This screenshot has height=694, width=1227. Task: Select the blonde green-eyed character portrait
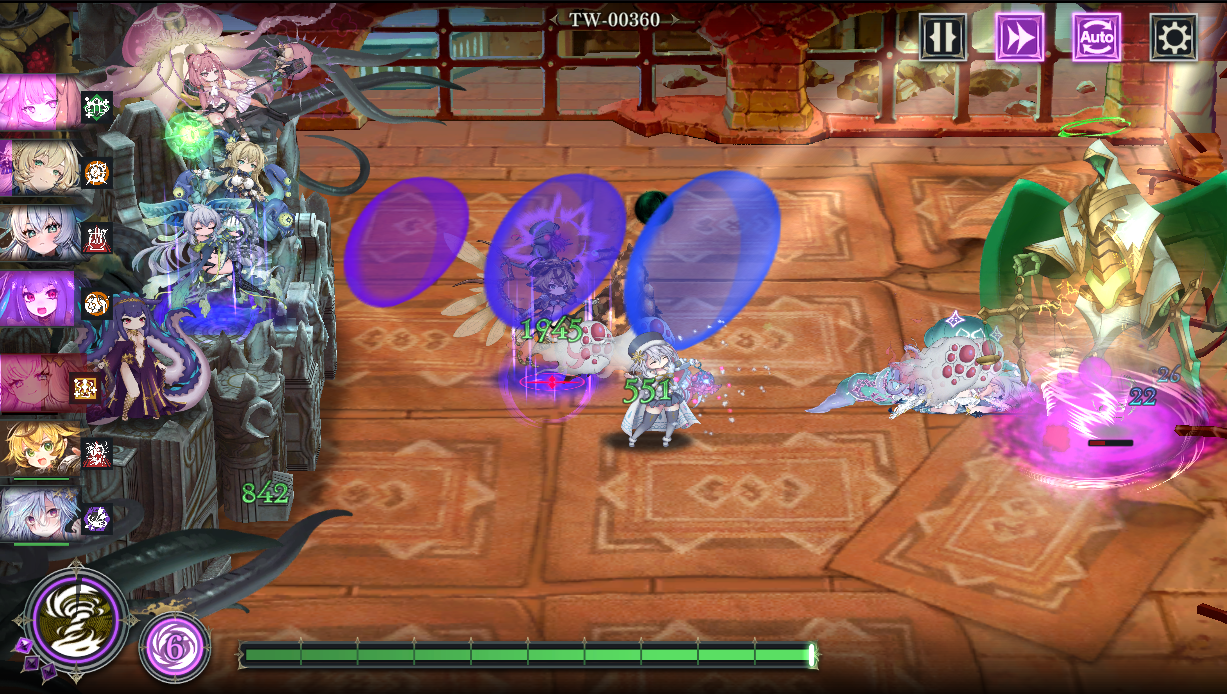pyautogui.click(x=40, y=168)
